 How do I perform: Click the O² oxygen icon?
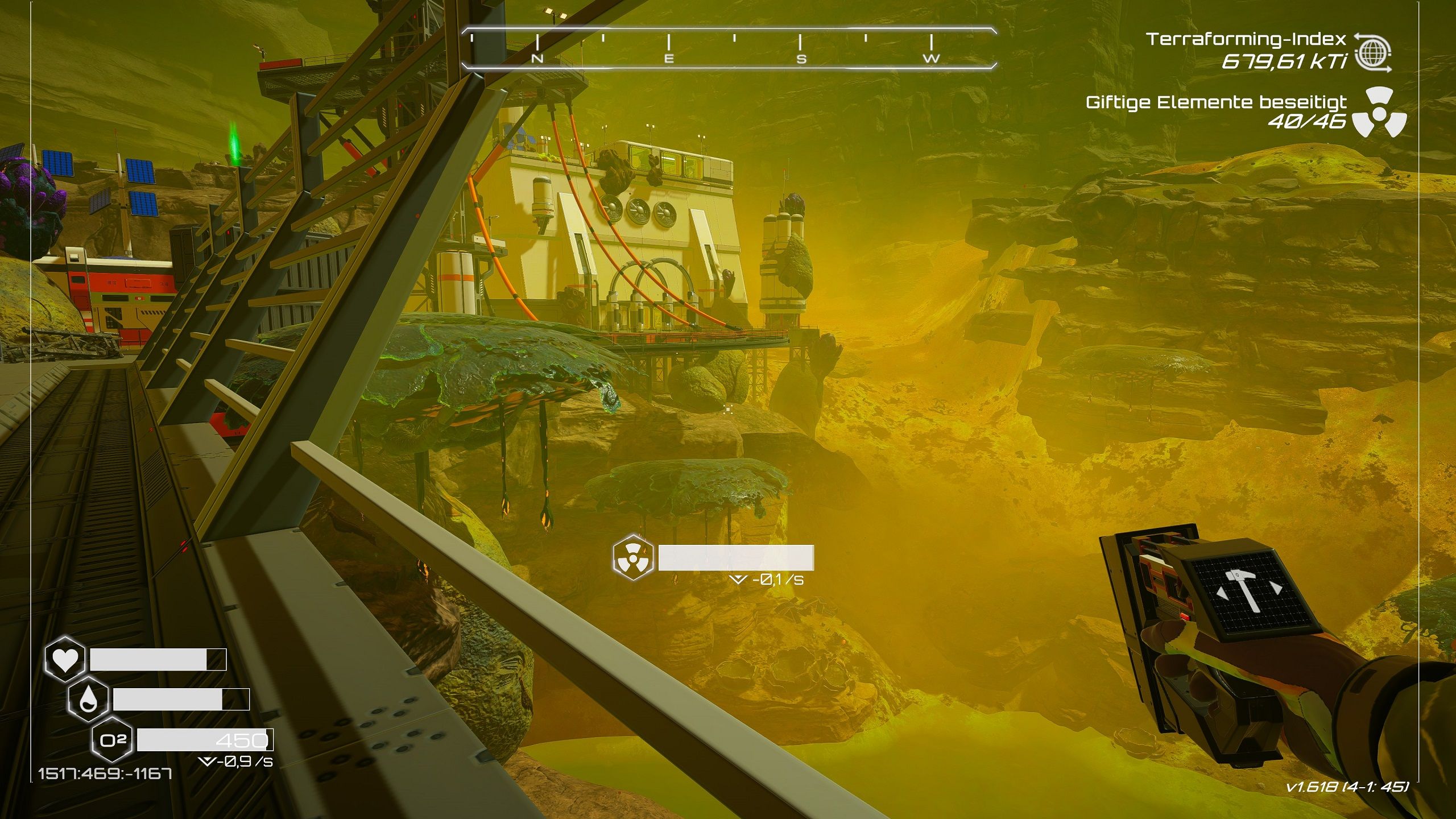click(x=112, y=740)
